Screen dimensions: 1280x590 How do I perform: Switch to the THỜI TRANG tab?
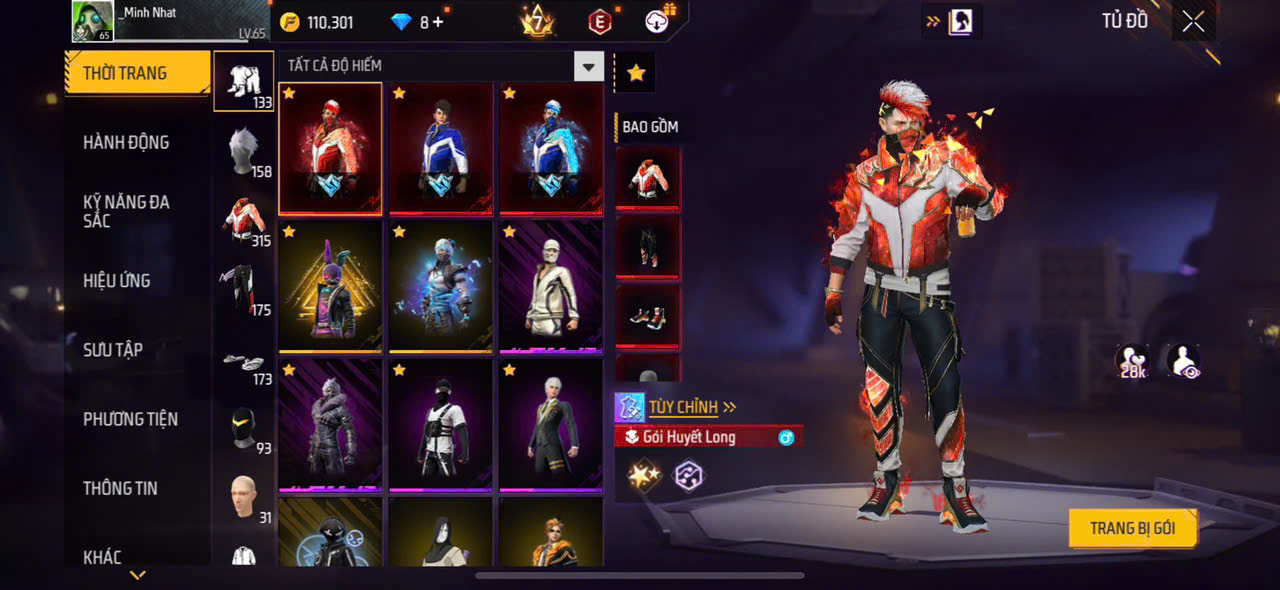point(137,73)
